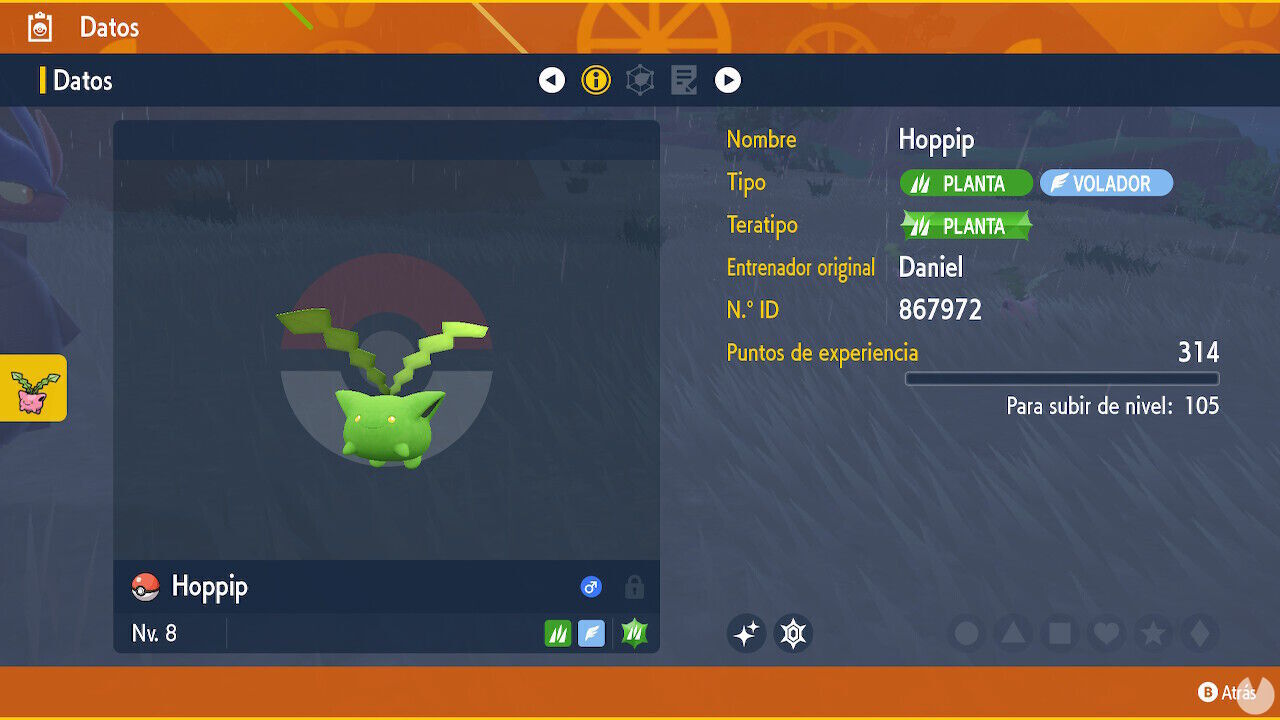
Task: Select the Hoppip thumbnail in the left sidebar
Action: (34, 388)
